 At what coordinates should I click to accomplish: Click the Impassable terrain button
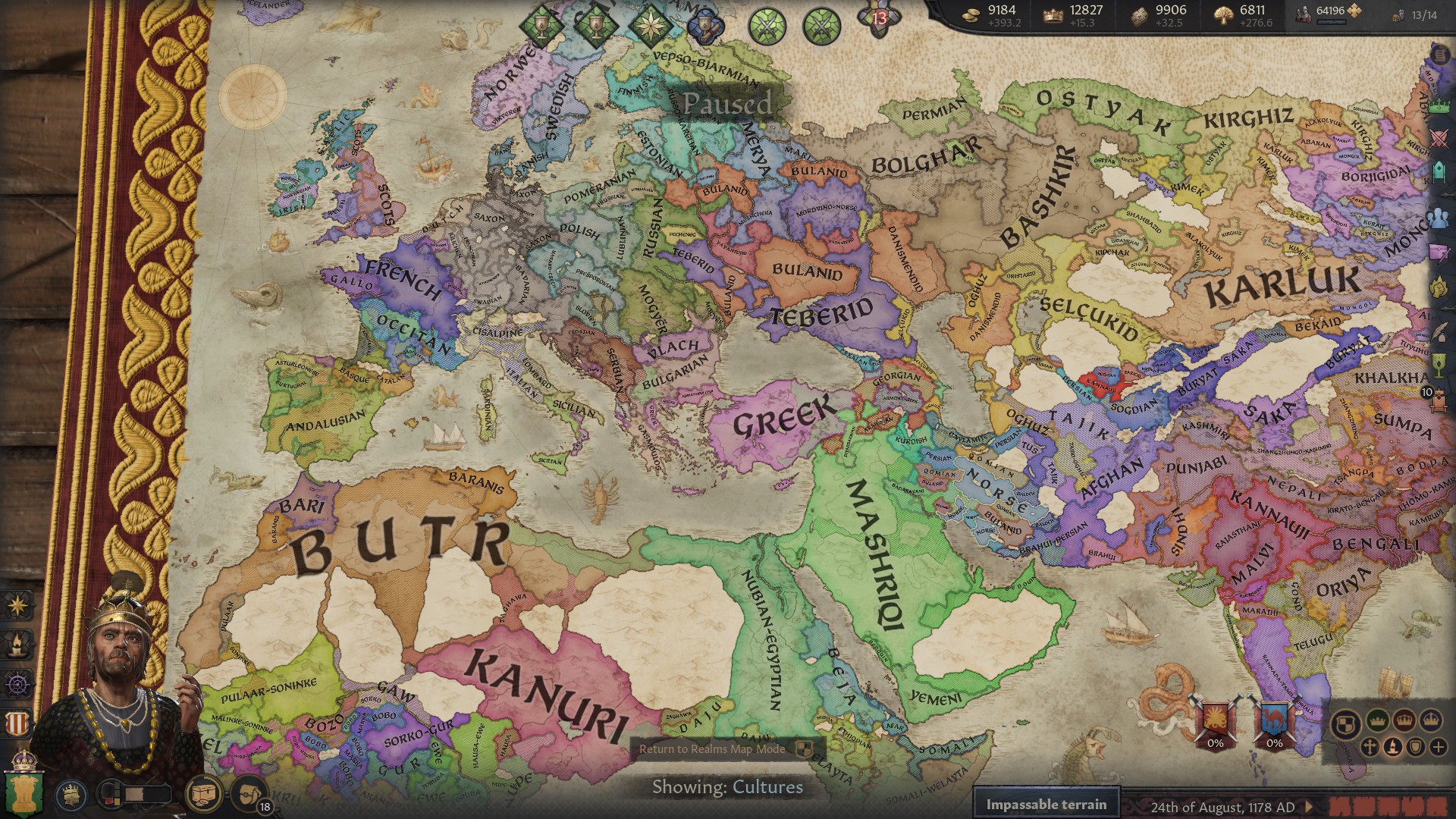pyautogui.click(x=1046, y=802)
